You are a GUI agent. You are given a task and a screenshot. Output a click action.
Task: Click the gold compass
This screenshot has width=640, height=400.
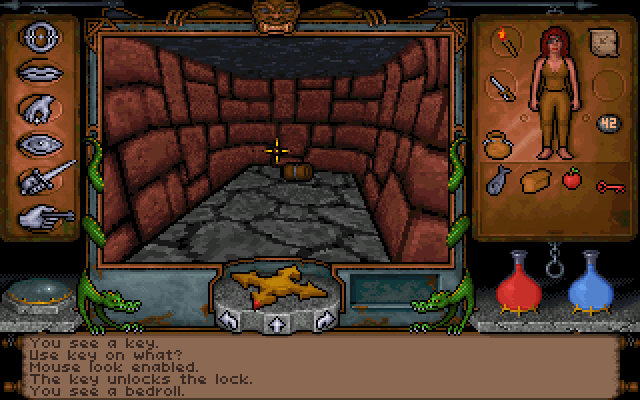276,289
